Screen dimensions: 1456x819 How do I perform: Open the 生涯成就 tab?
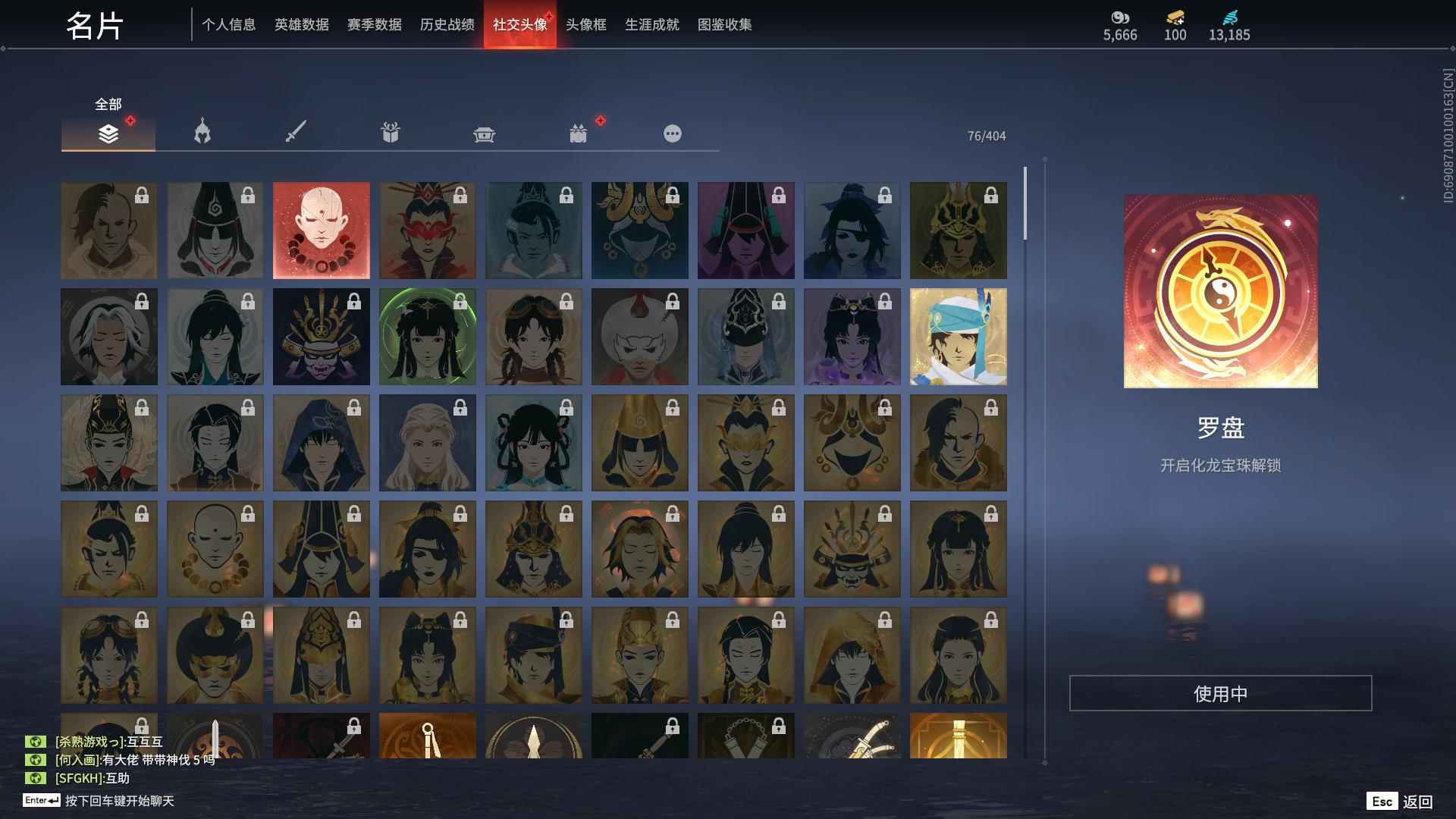tap(651, 24)
